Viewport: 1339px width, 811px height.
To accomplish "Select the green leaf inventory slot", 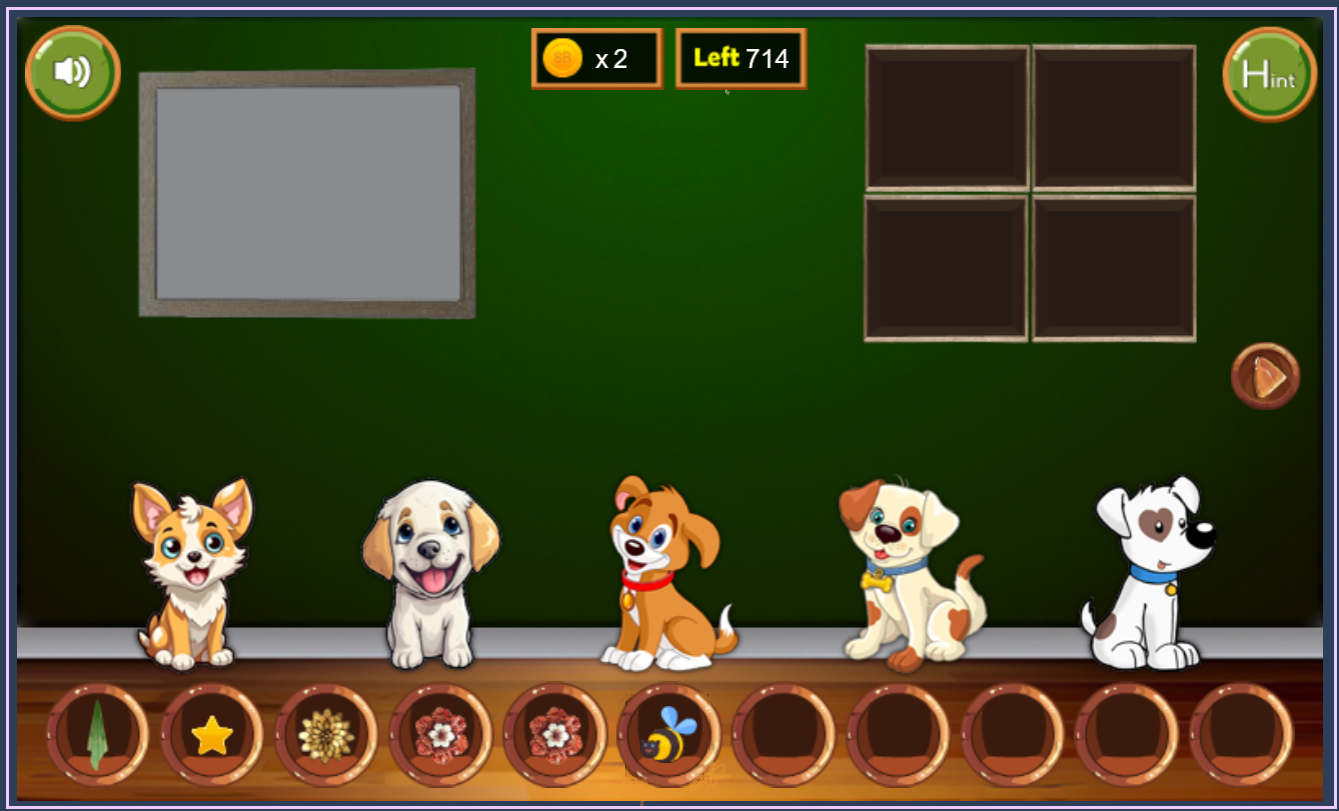I will click(97, 735).
